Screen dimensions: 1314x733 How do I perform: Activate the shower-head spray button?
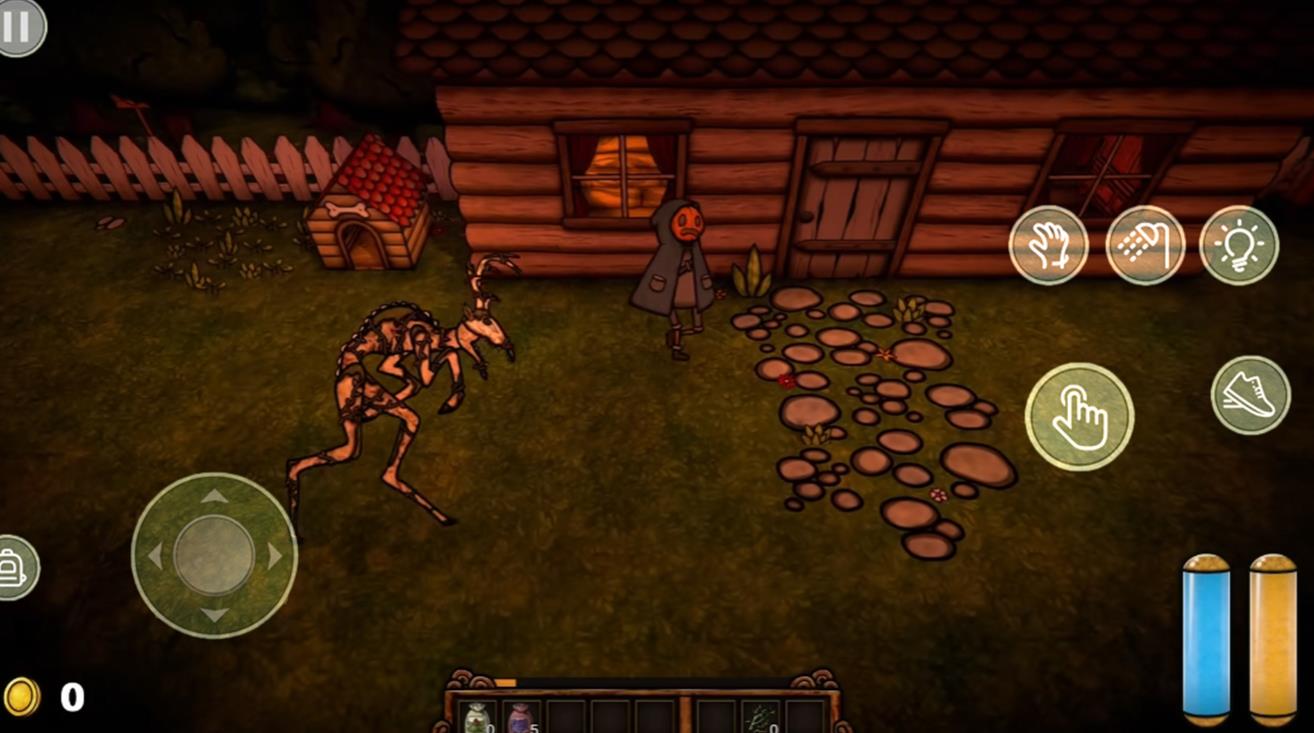(1145, 245)
